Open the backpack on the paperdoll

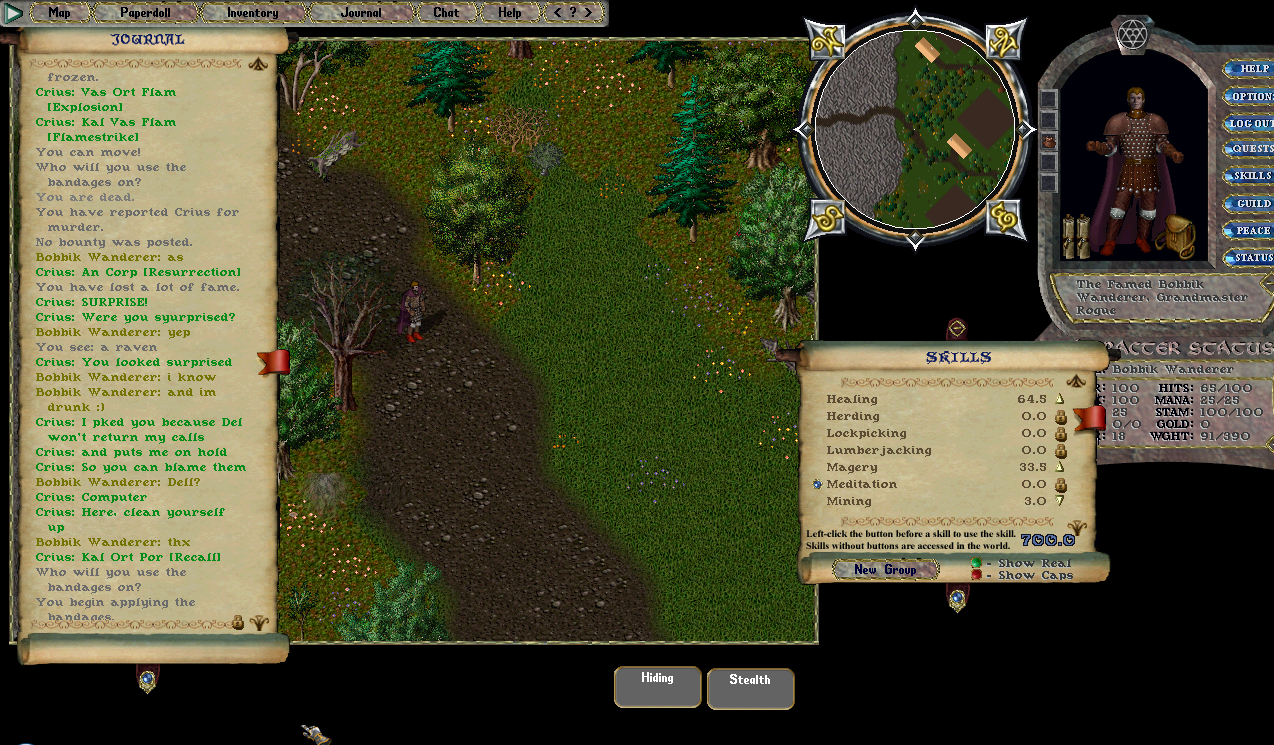[1174, 236]
